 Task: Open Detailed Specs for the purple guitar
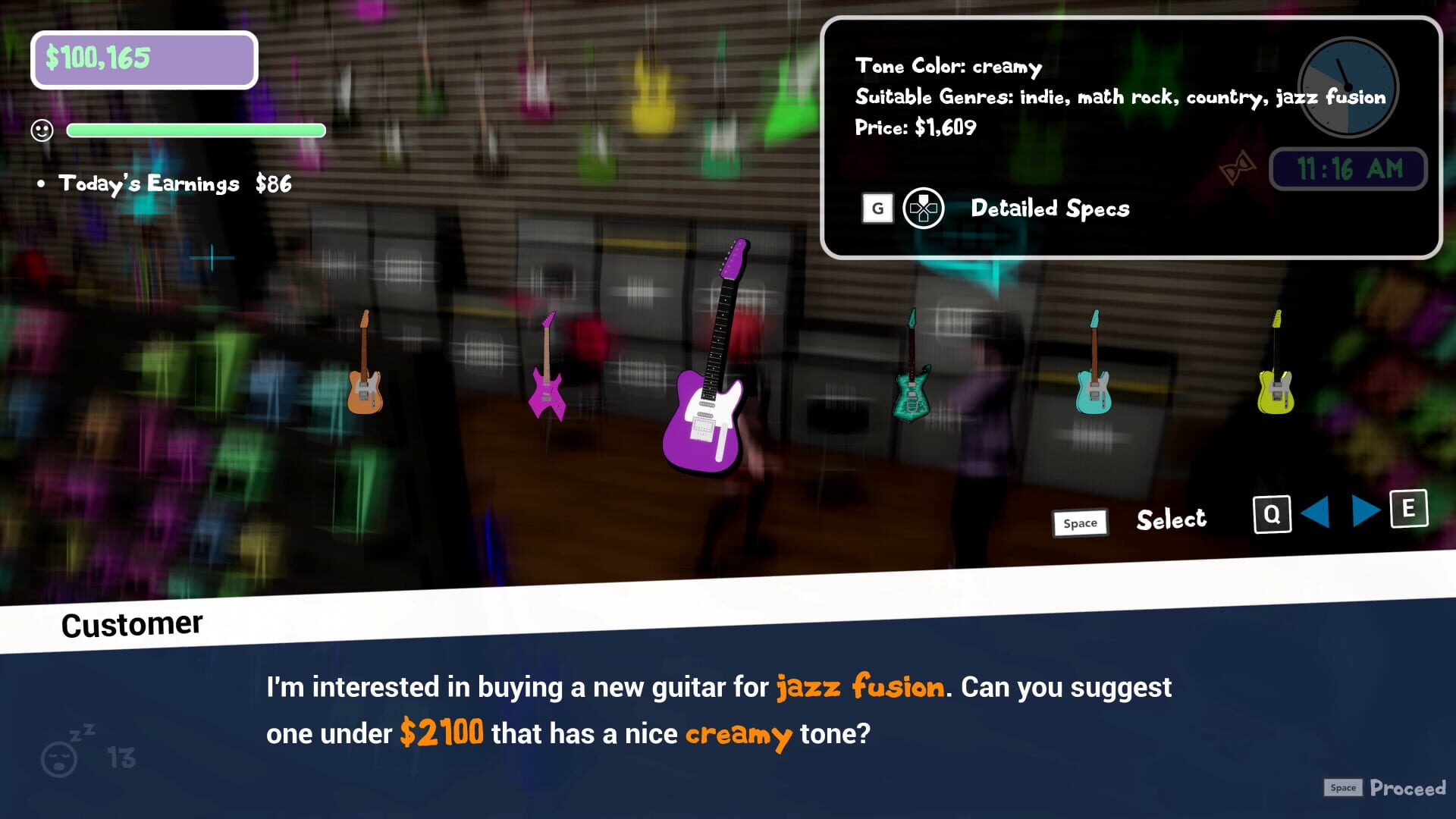click(x=1050, y=209)
